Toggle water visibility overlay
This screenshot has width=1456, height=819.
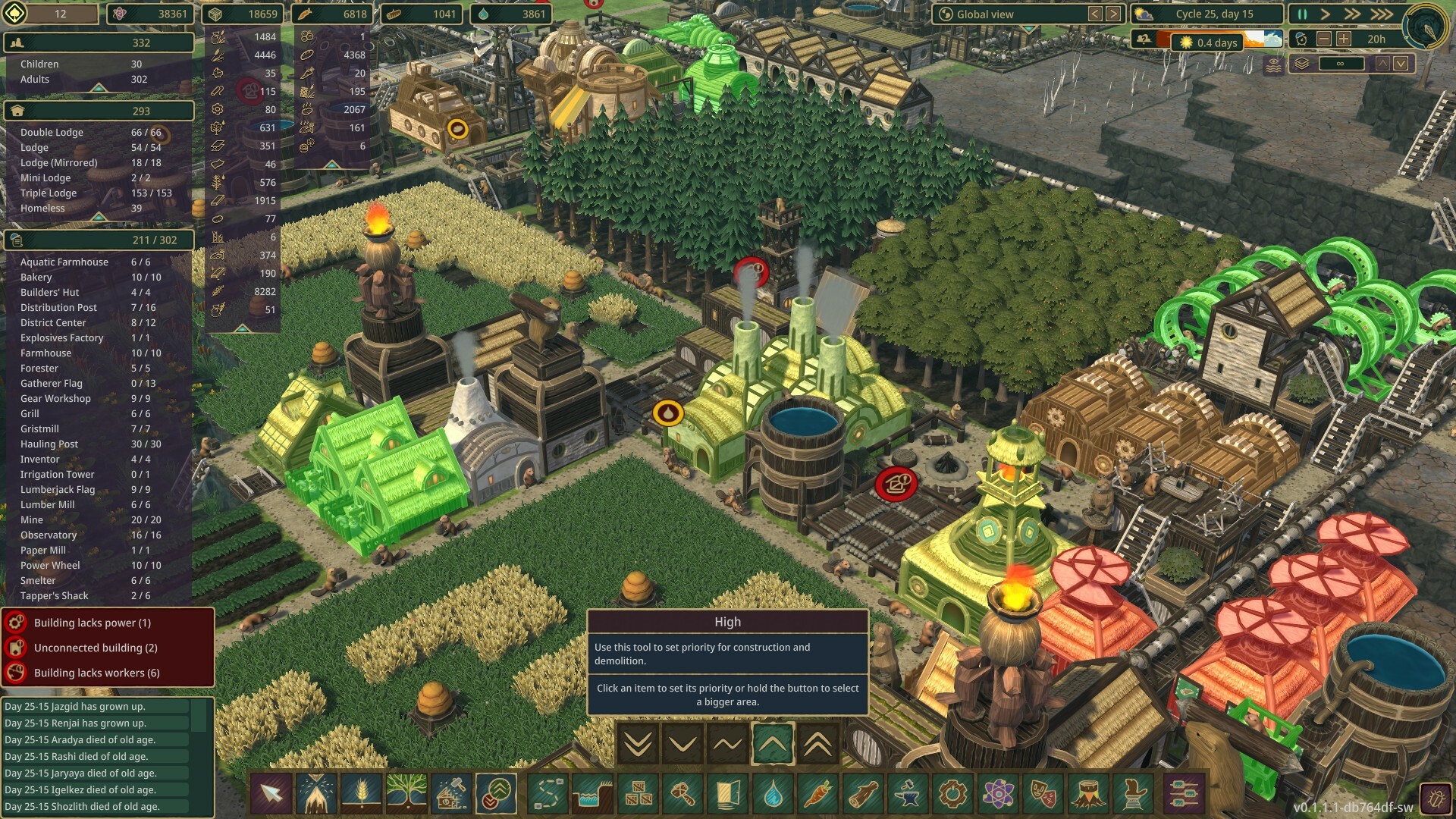(x=1273, y=64)
